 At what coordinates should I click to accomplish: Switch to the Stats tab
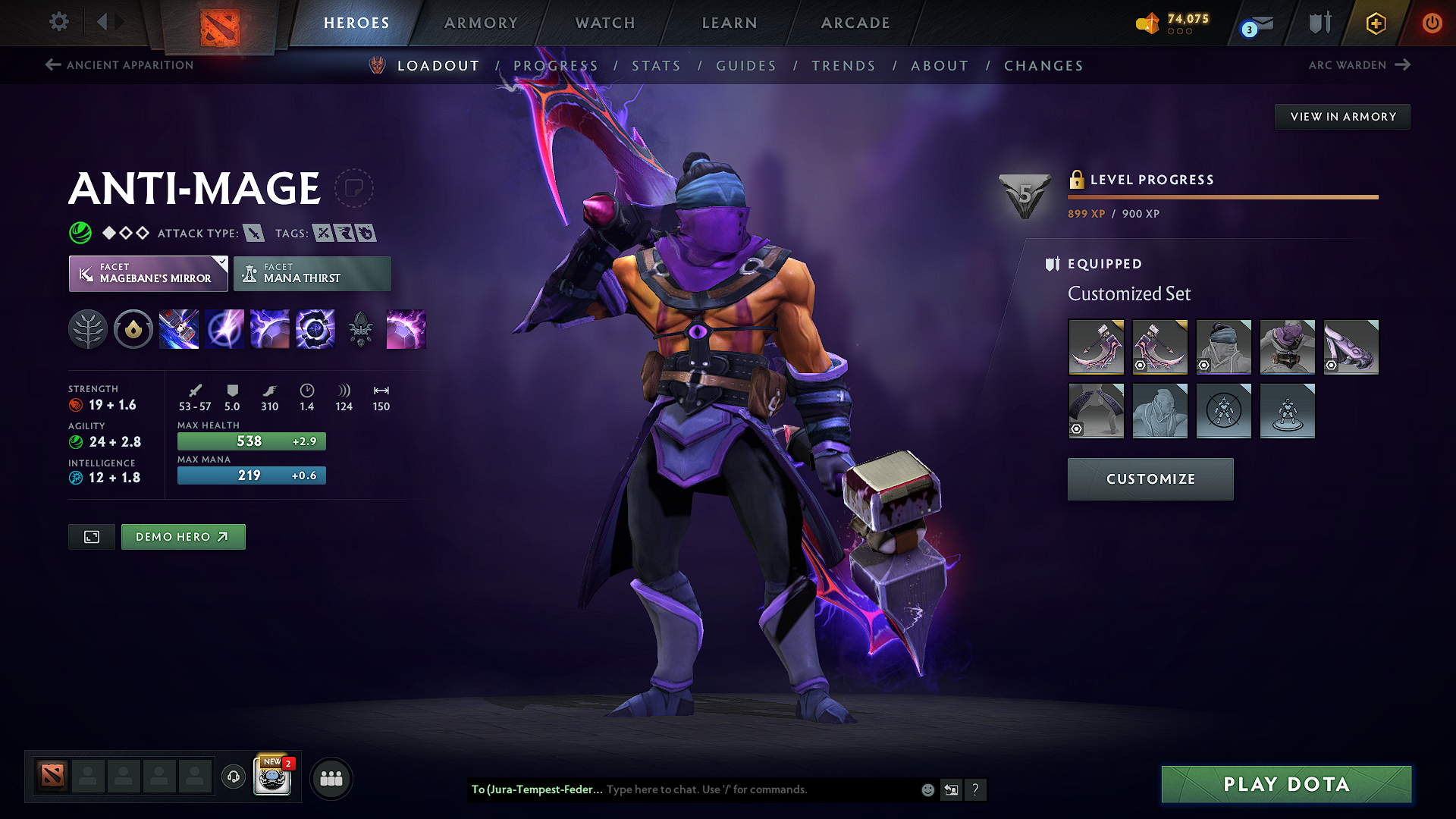tap(657, 65)
